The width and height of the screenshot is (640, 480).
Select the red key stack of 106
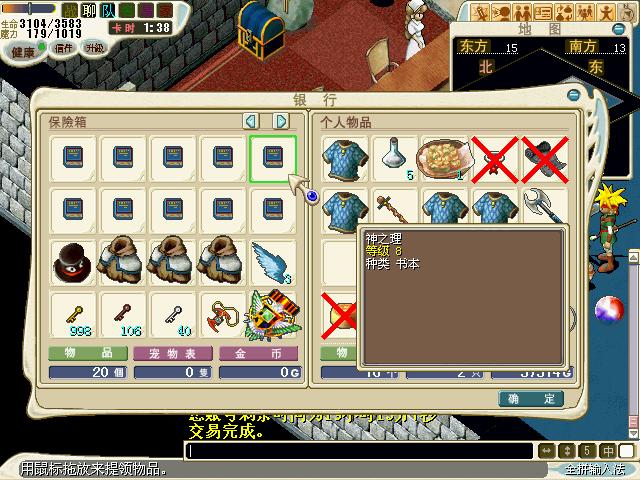point(123,313)
